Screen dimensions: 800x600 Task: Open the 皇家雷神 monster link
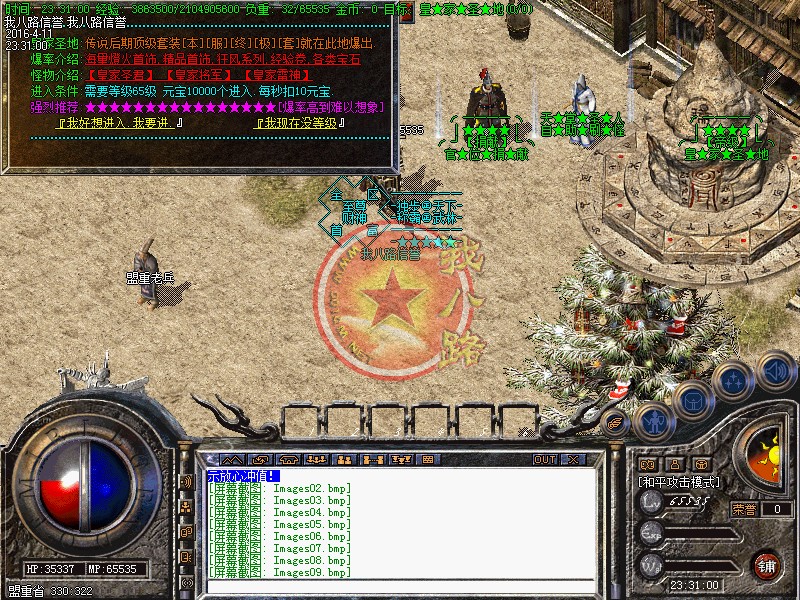click(278, 75)
